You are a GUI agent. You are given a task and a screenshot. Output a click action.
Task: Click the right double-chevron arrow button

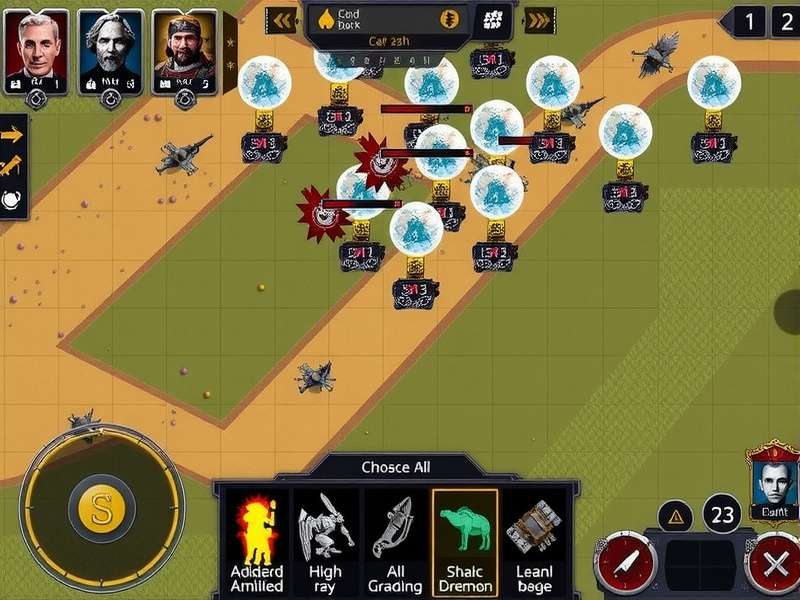(x=540, y=19)
